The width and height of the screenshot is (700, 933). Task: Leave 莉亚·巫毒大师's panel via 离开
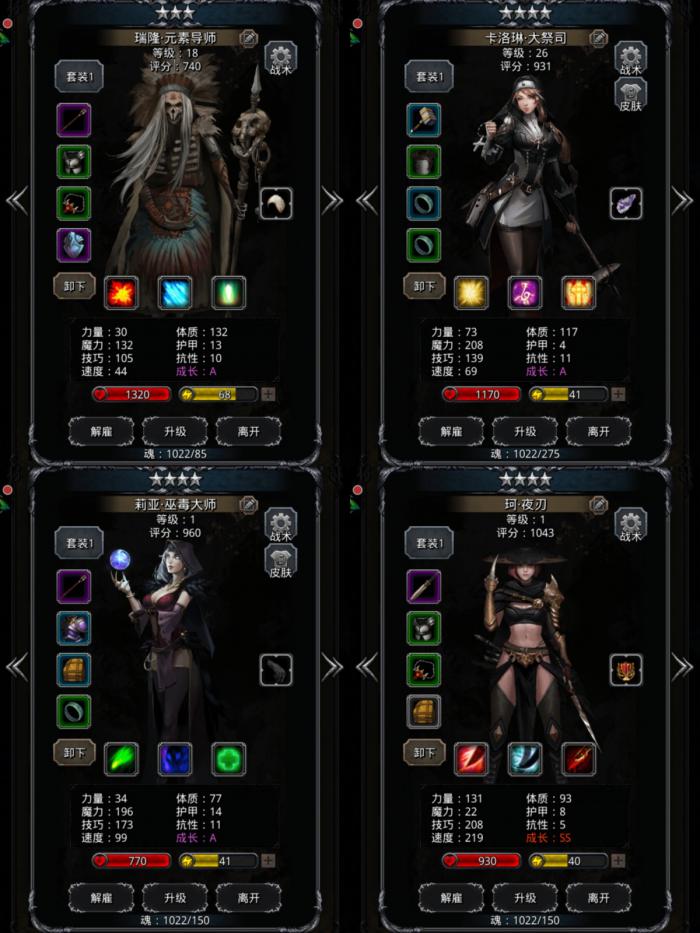(x=249, y=897)
